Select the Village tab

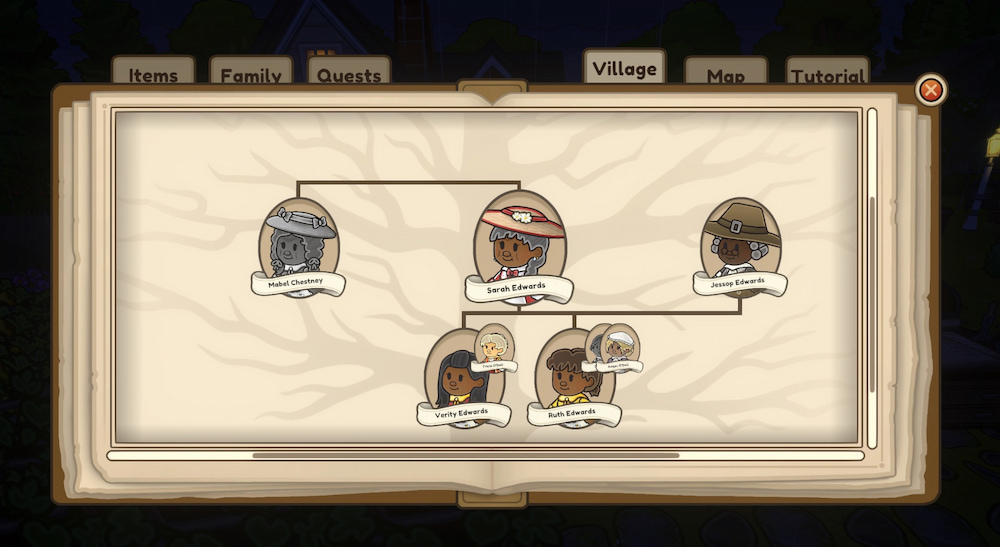pyautogui.click(x=624, y=68)
